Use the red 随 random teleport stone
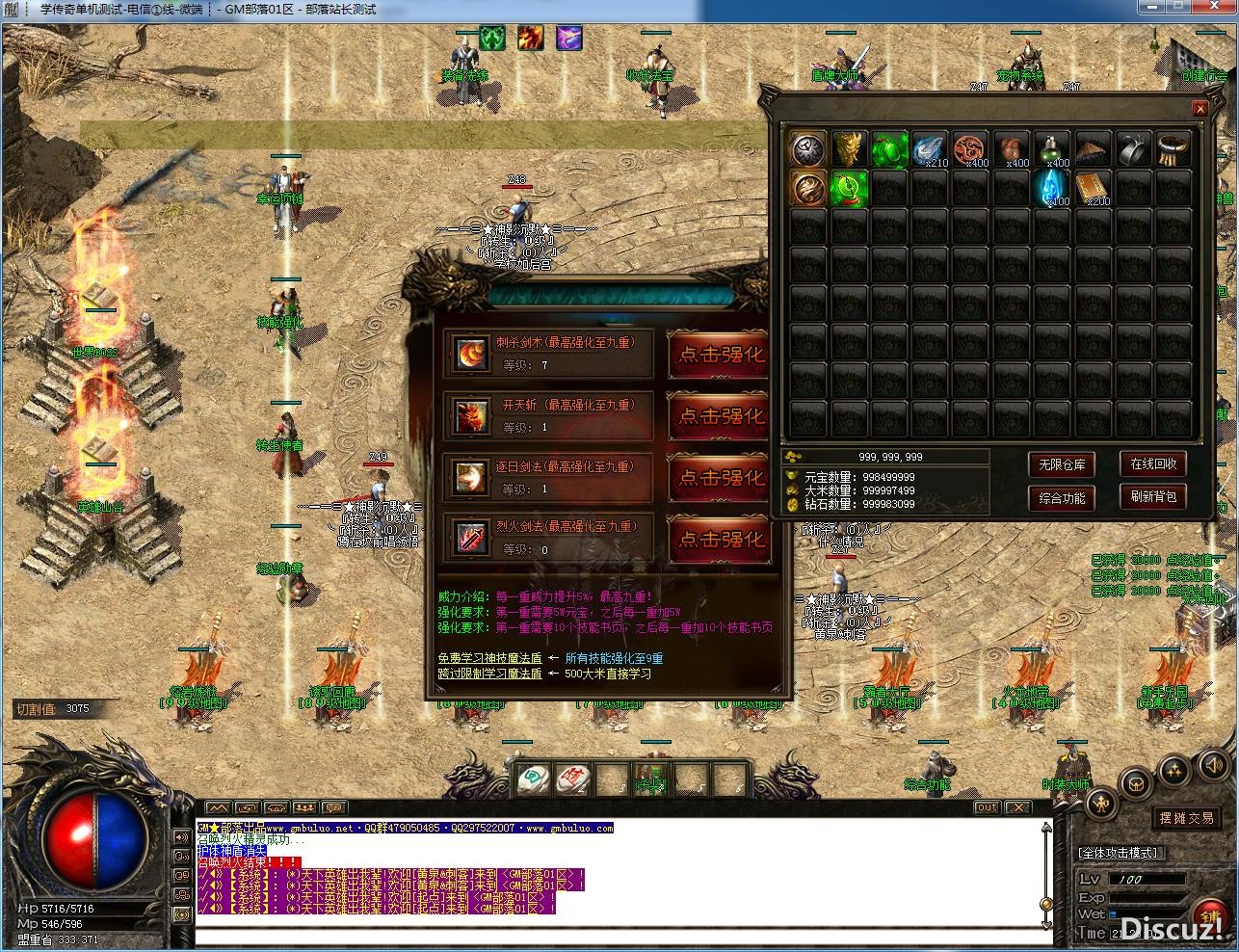 (x=572, y=779)
